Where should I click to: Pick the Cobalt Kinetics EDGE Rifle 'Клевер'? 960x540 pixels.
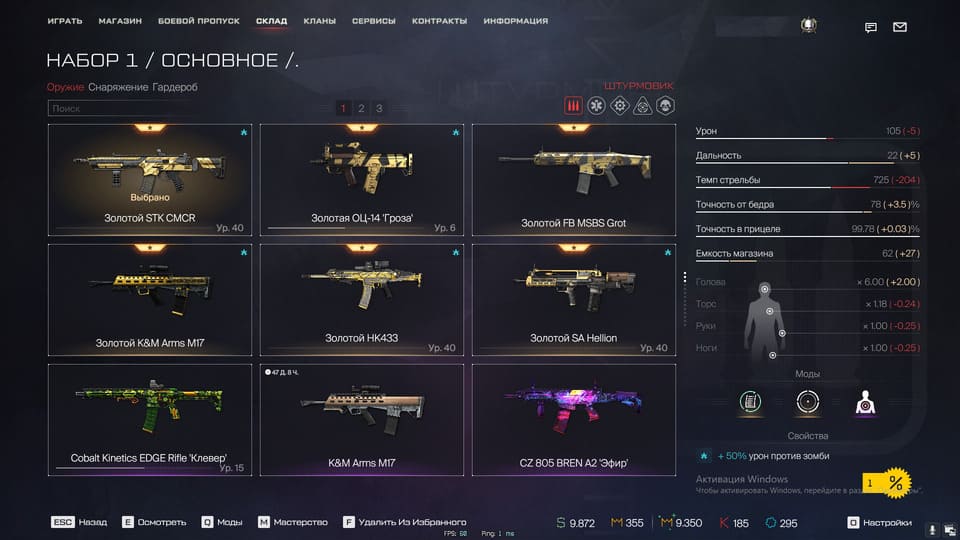(149, 419)
